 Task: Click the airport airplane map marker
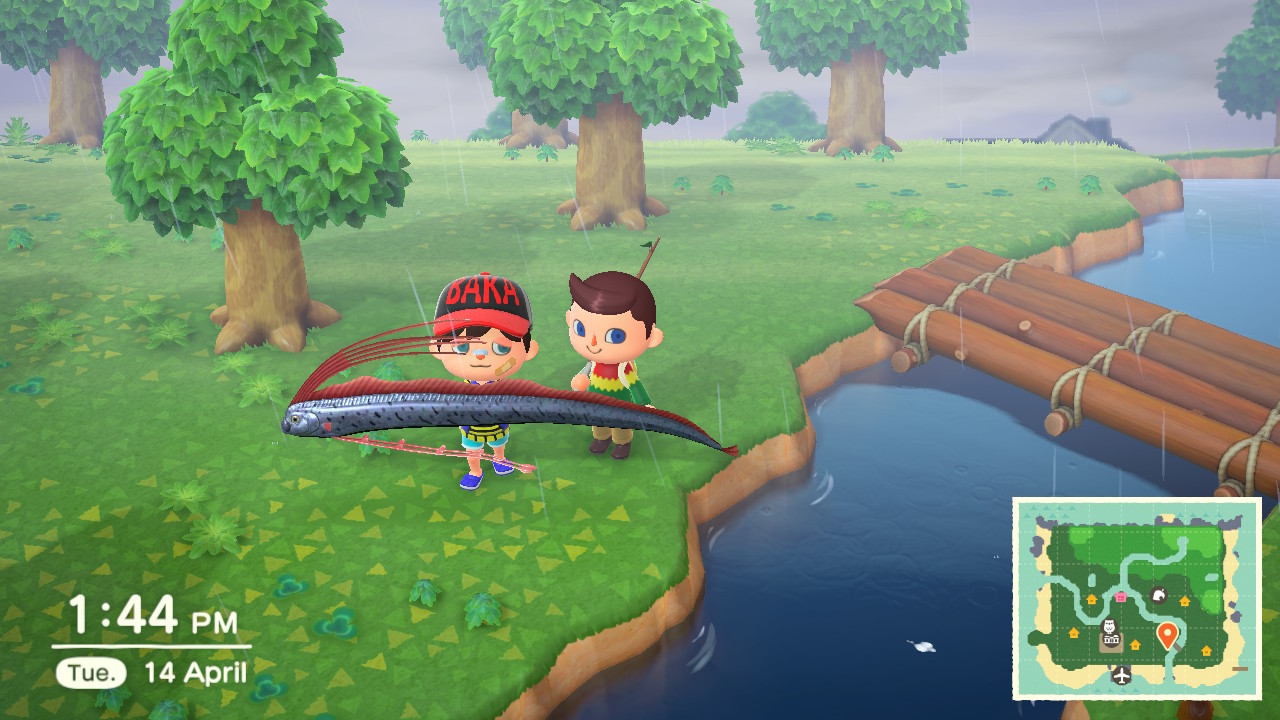tap(1121, 675)
